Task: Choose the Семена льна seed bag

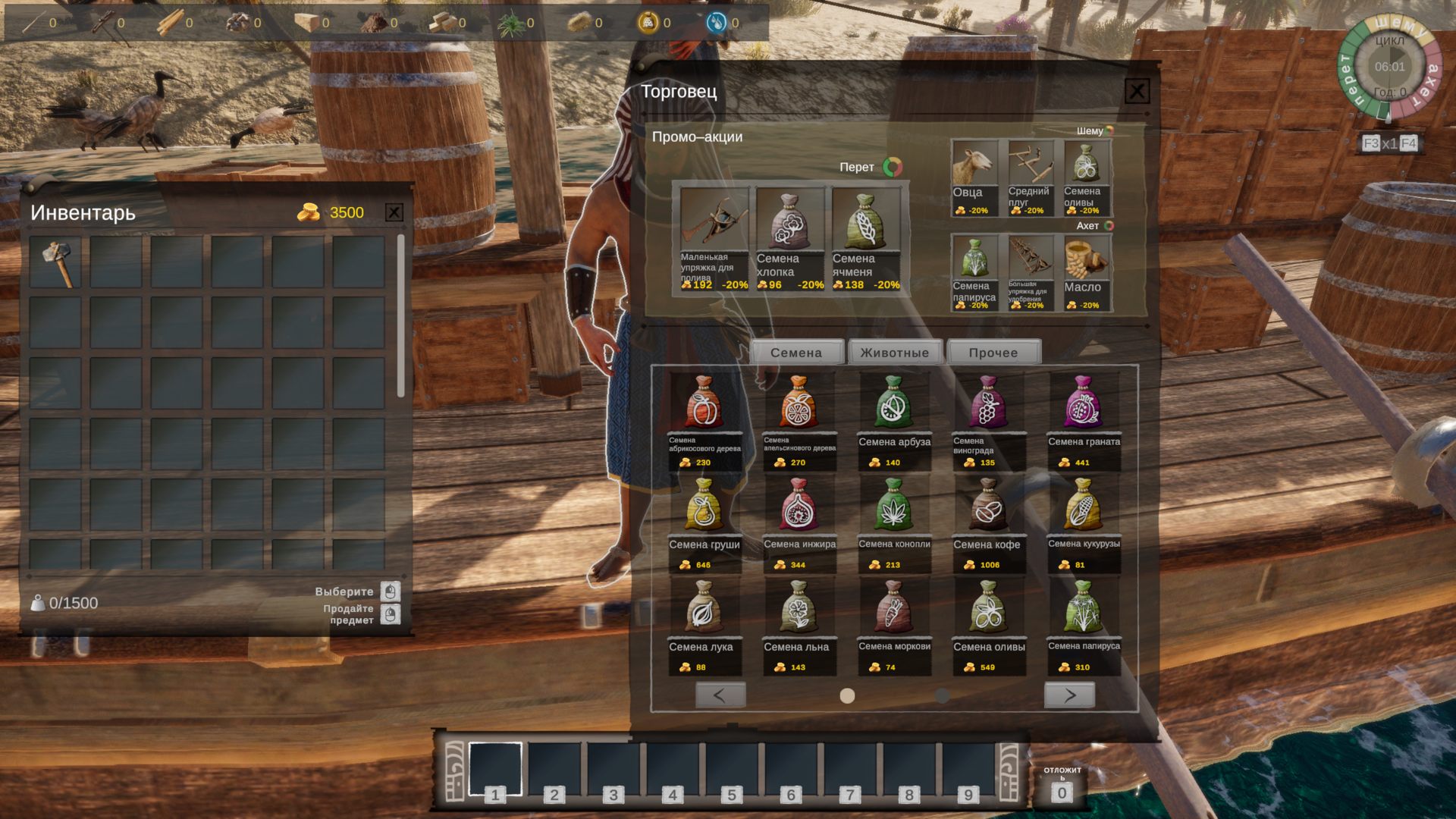Action: [x=799, y=626]
